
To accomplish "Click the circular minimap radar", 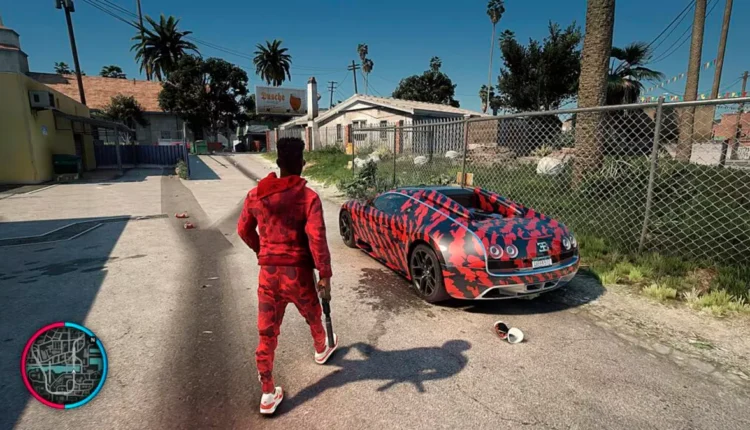I will 64,365.
